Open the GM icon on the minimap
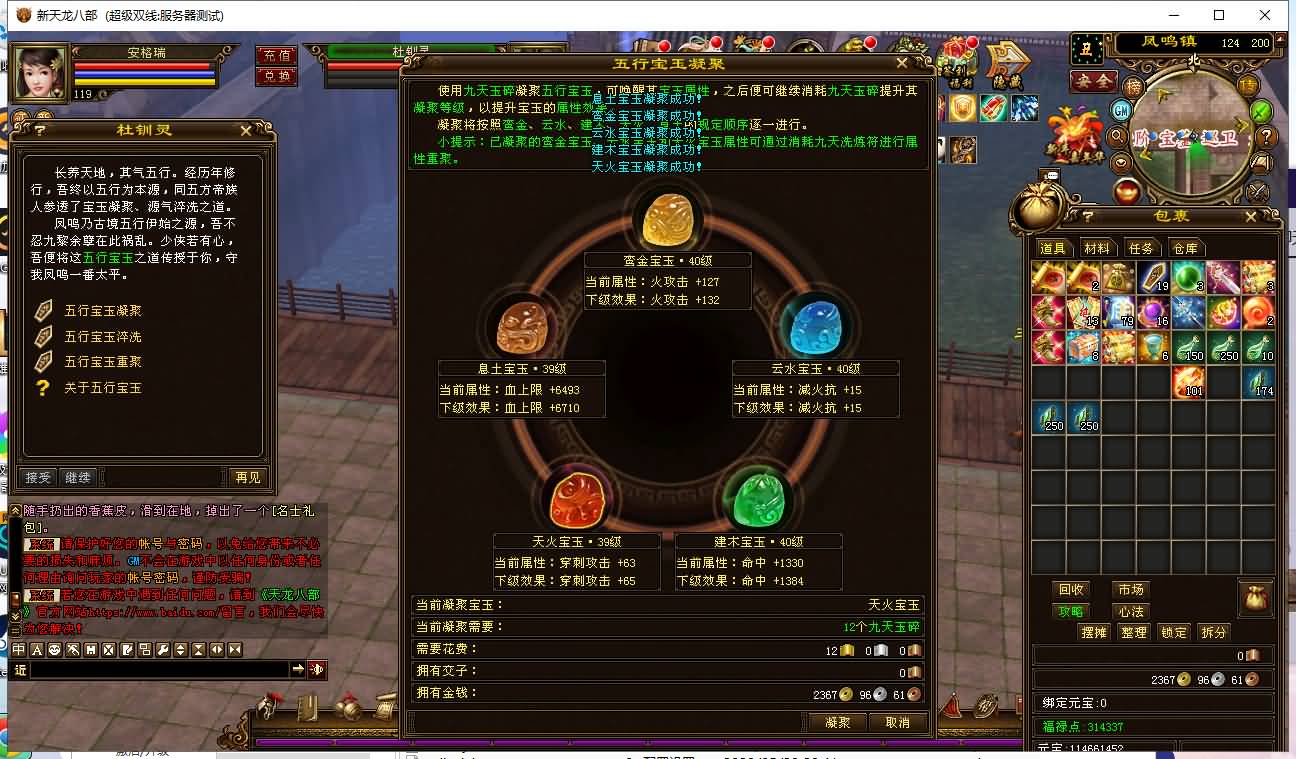The image size is (1296, 759). [x=1120, y=111]
